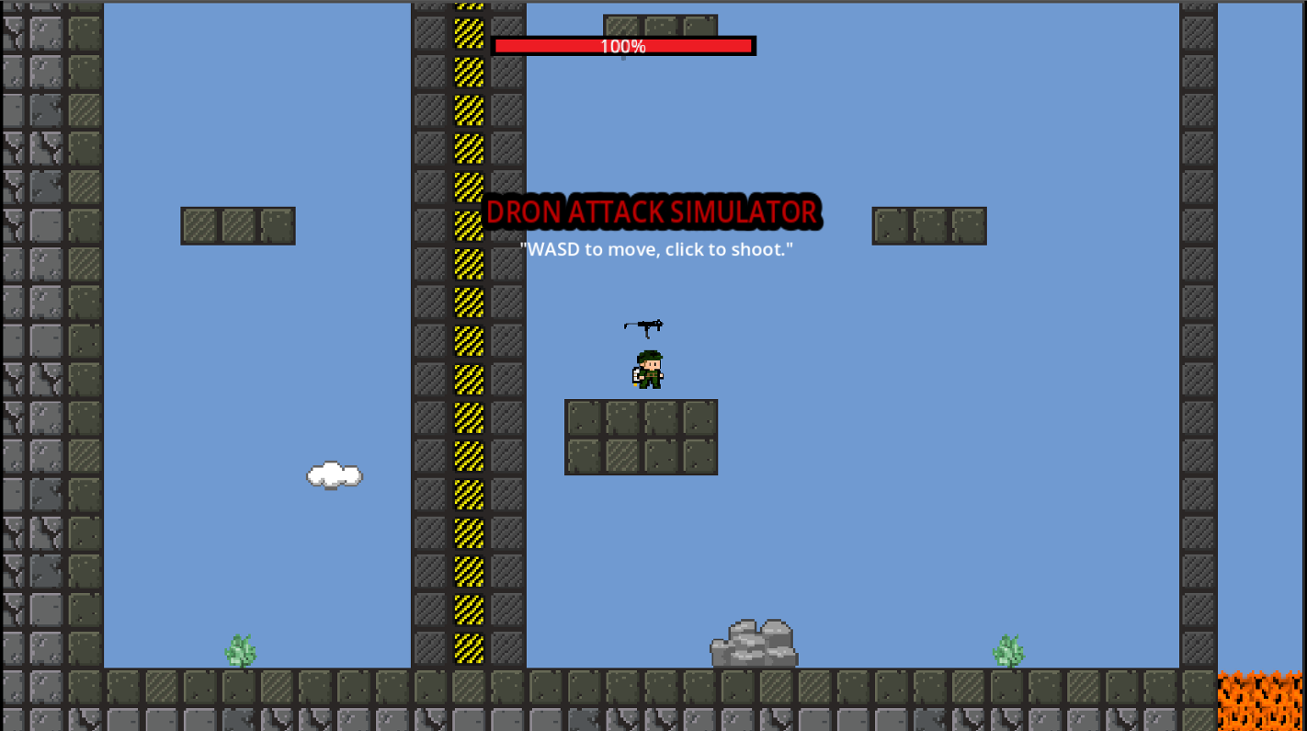Select the player soldier character

click(645, 368)
